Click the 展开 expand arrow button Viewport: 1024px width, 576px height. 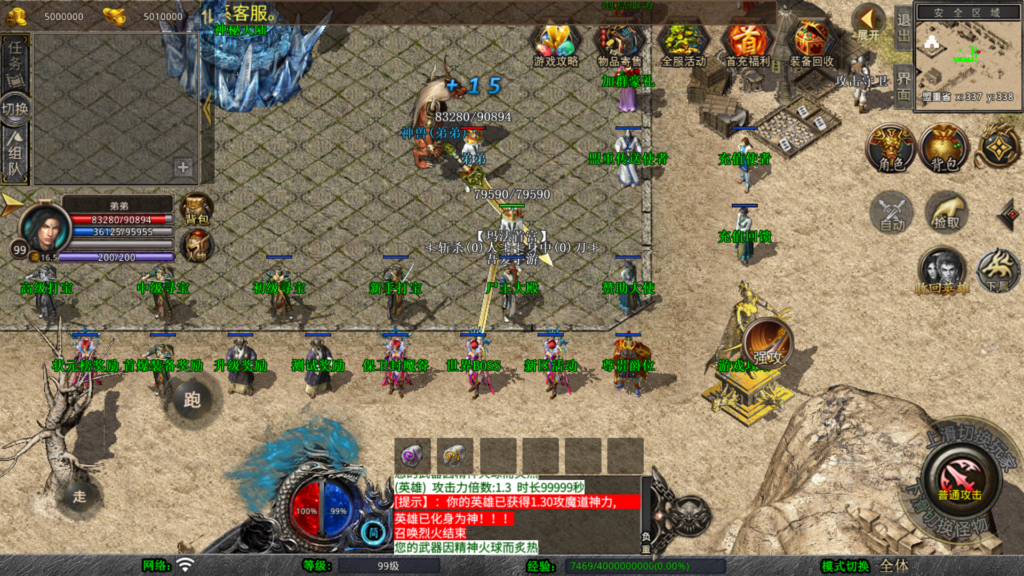(868, 20)
